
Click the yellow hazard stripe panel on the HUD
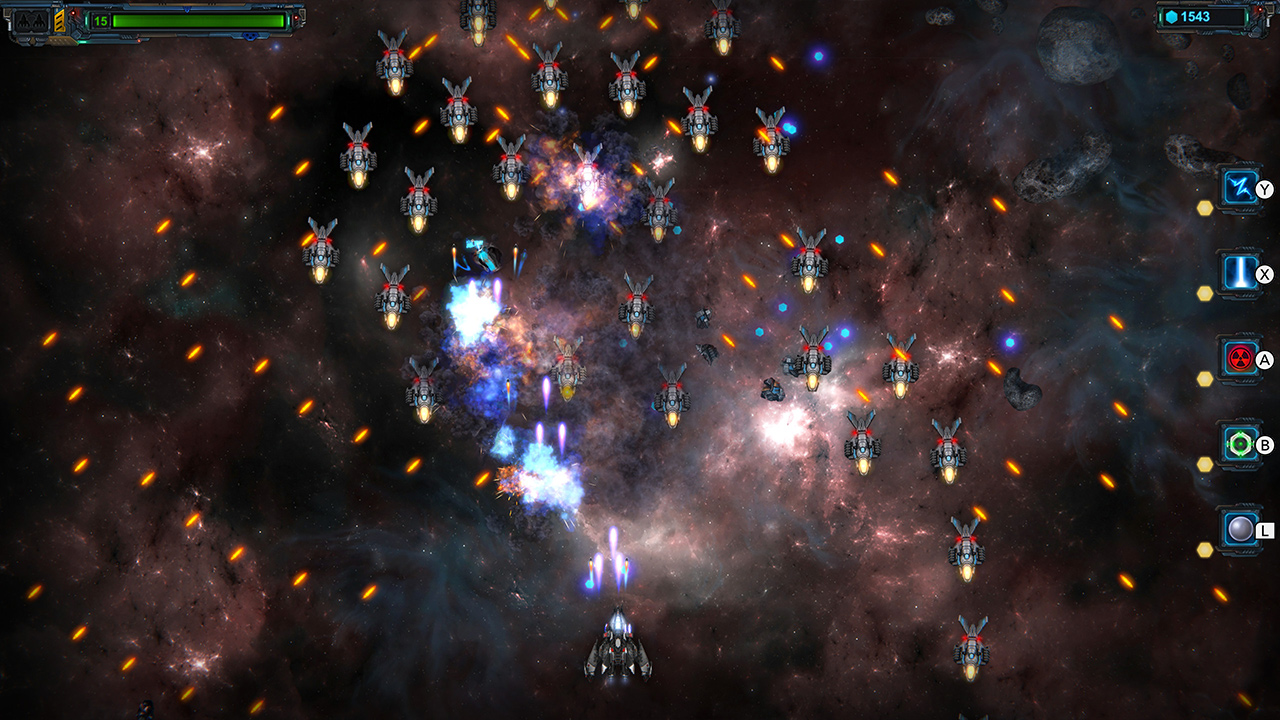tap(58, 20)
